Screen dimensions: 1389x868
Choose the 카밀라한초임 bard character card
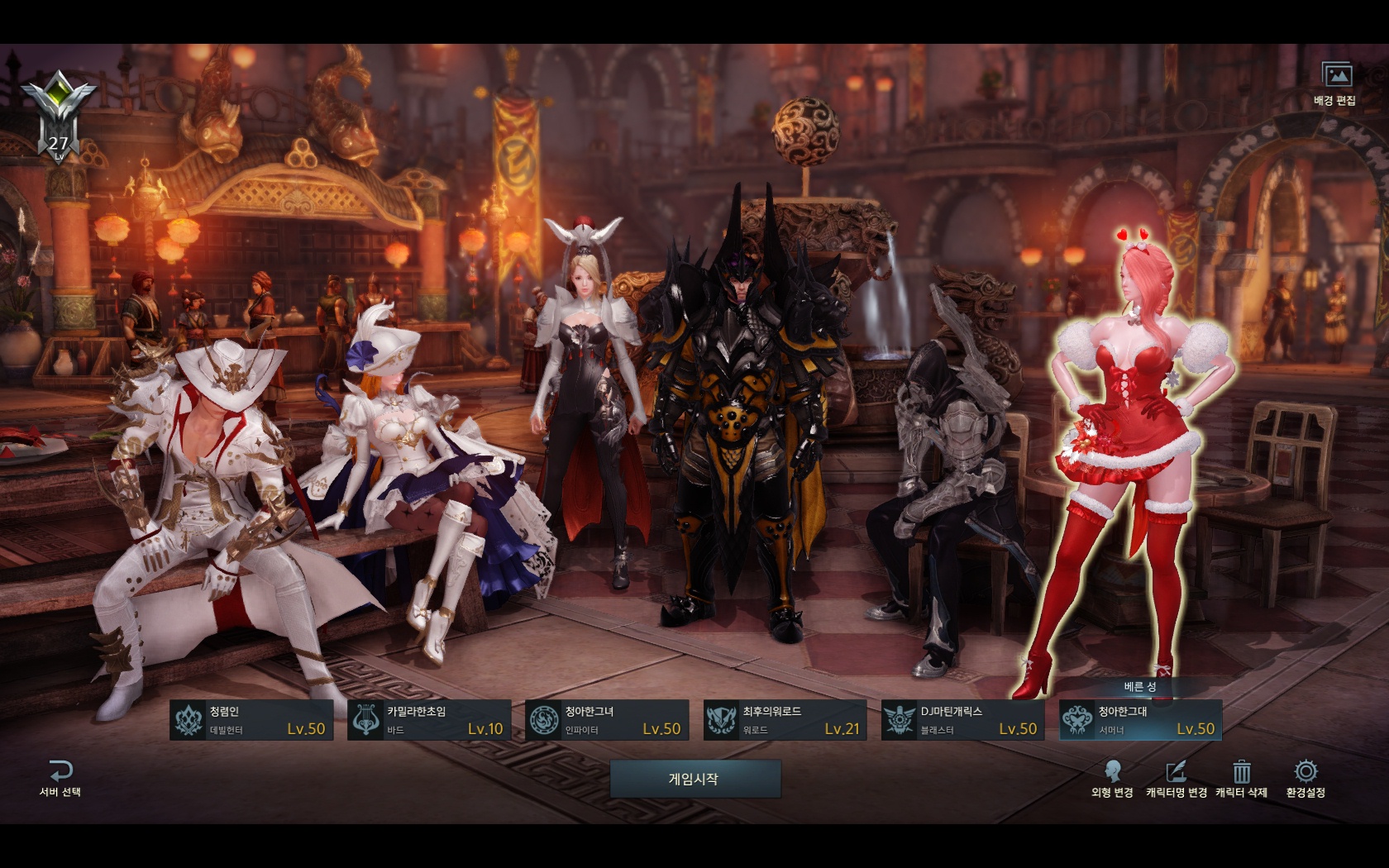tap(429, 720)
